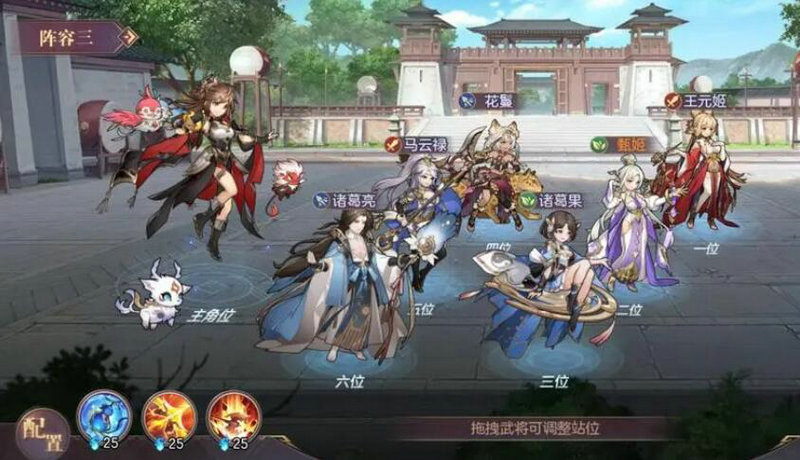The image size is (800, 460).
Task: Open the 阵容三 lineup selector
Action: pos(75,38)
